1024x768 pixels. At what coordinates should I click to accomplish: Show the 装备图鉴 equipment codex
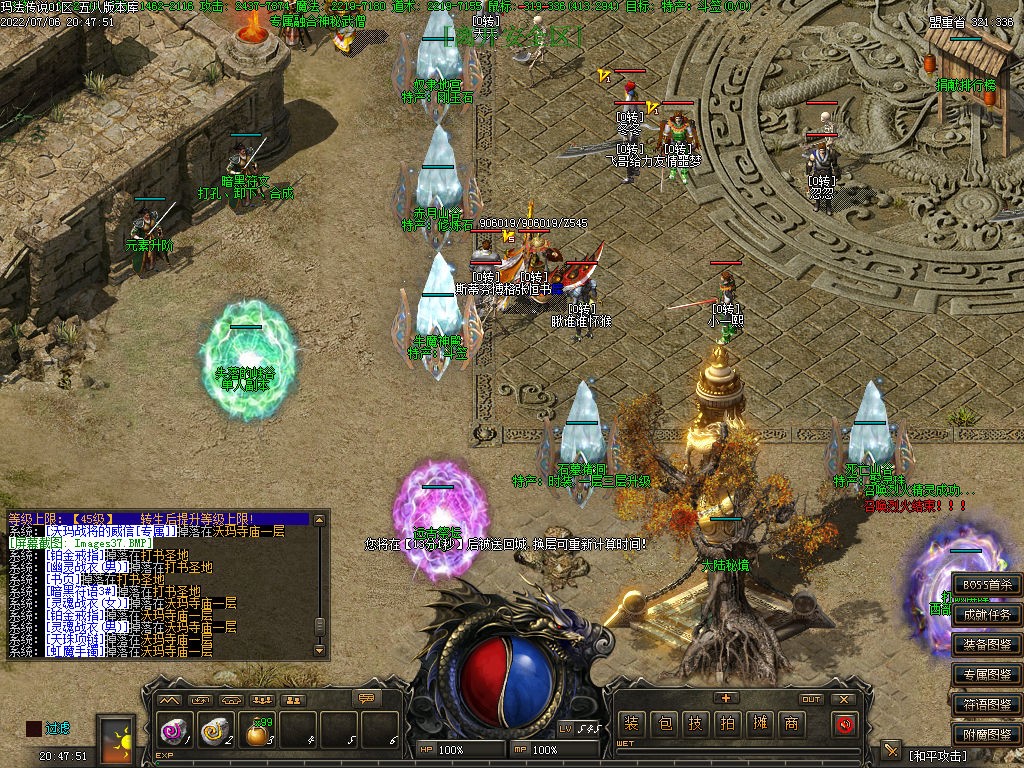click(986, 645)
